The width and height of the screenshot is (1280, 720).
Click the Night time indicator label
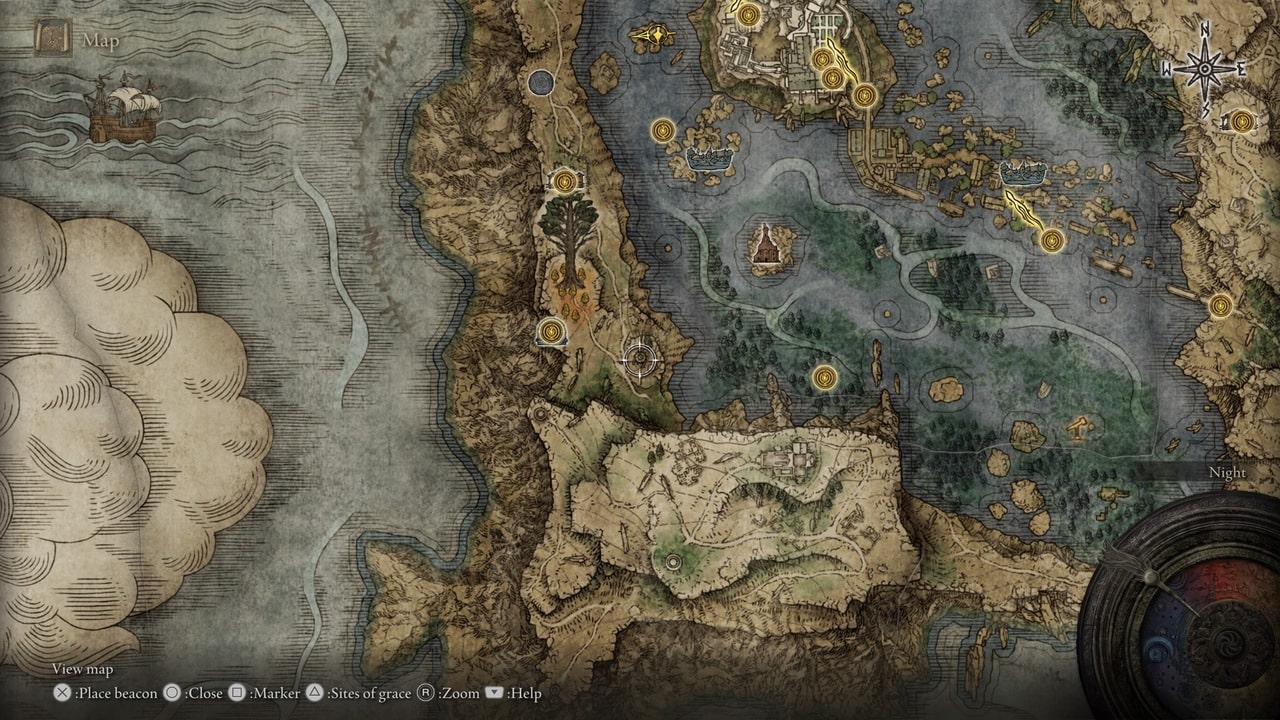point(1227,471)
